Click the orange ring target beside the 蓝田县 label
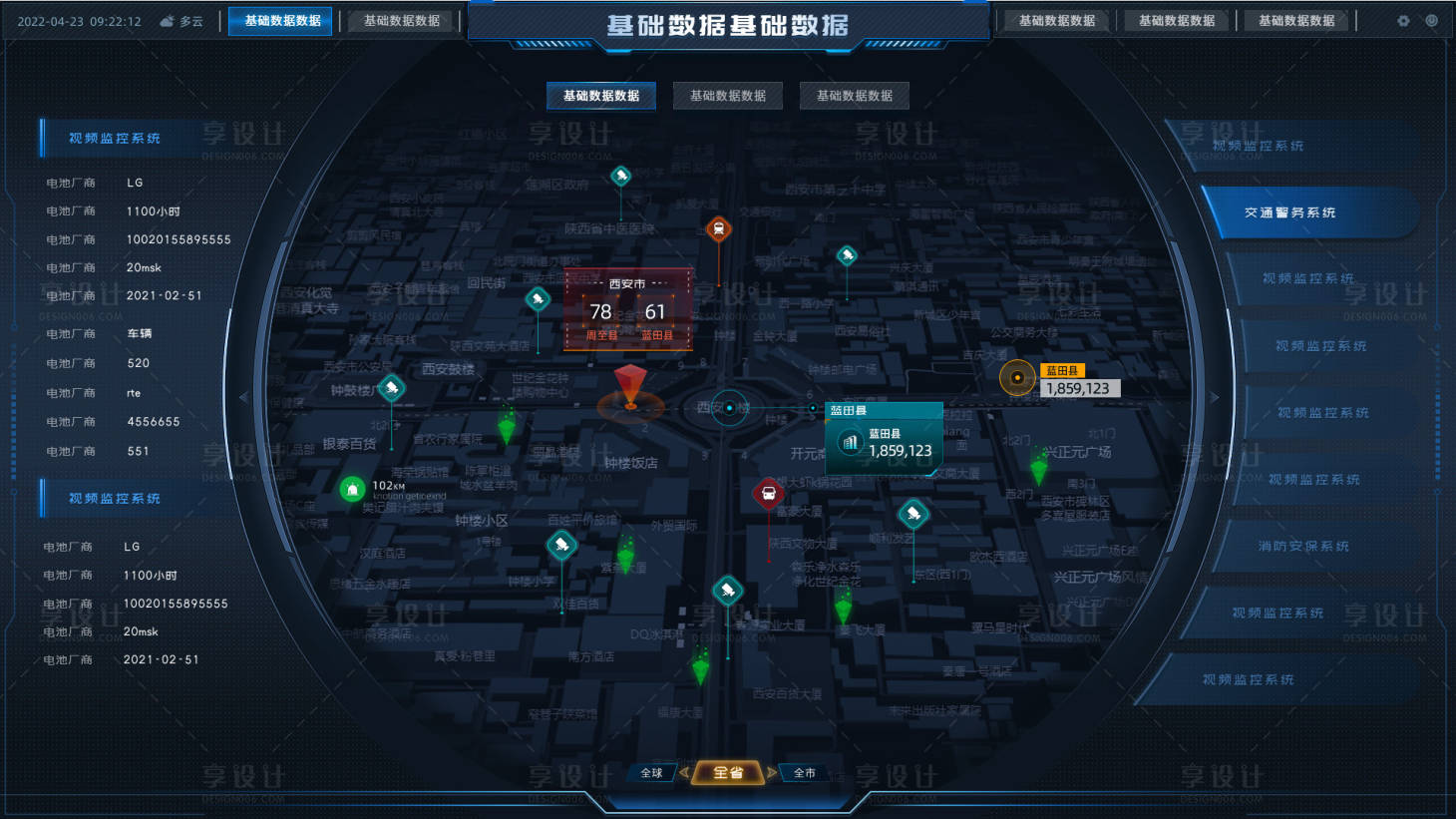The width and height of the screenshot is (1456, 819). 1017,378
